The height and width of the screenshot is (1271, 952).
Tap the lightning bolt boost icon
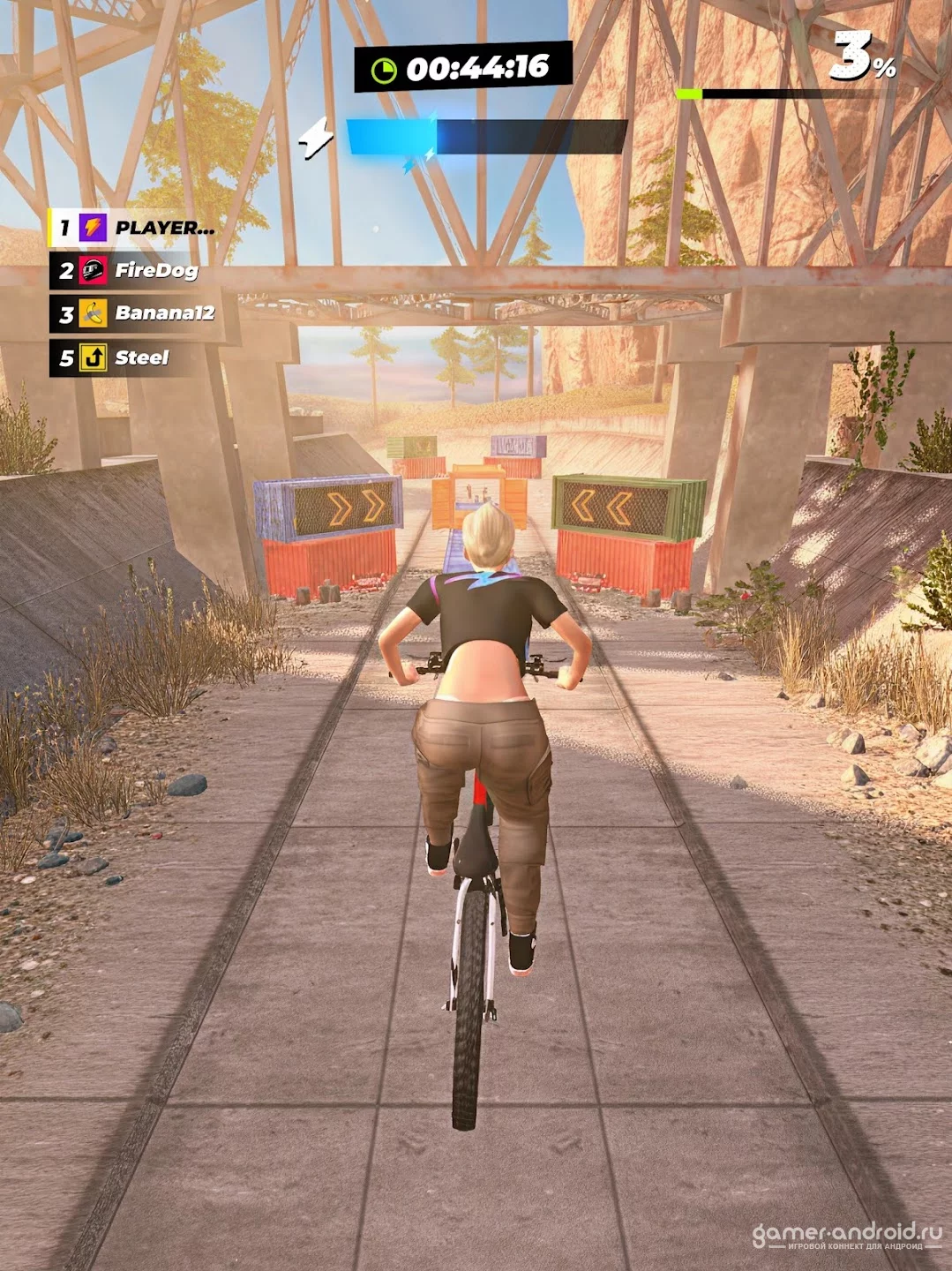(x=316, y=138)
